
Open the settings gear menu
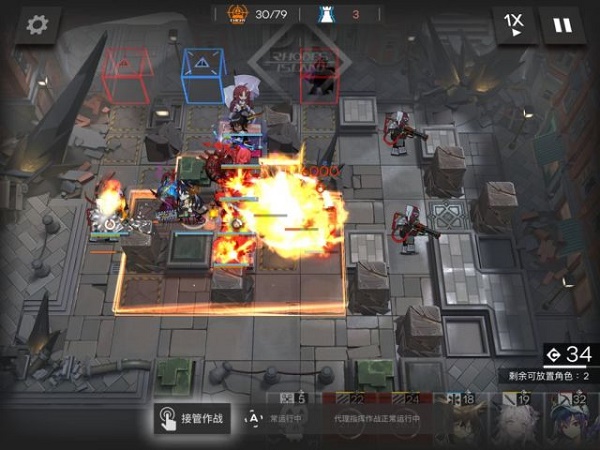[x=38, y=24]
